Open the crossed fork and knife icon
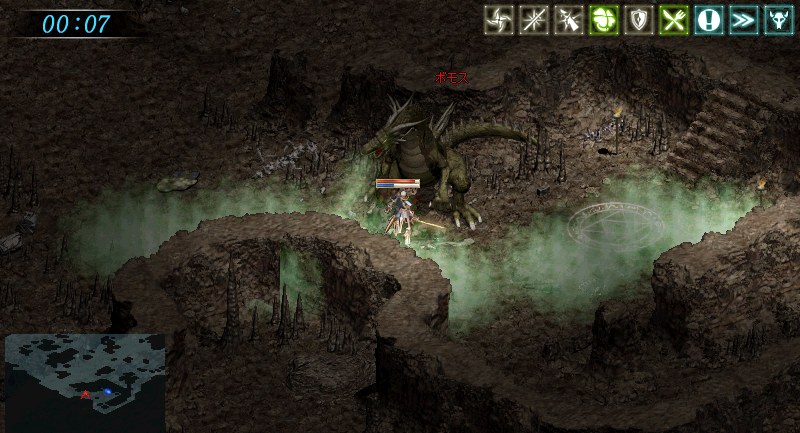800x433 pixels. coord(674,20)
